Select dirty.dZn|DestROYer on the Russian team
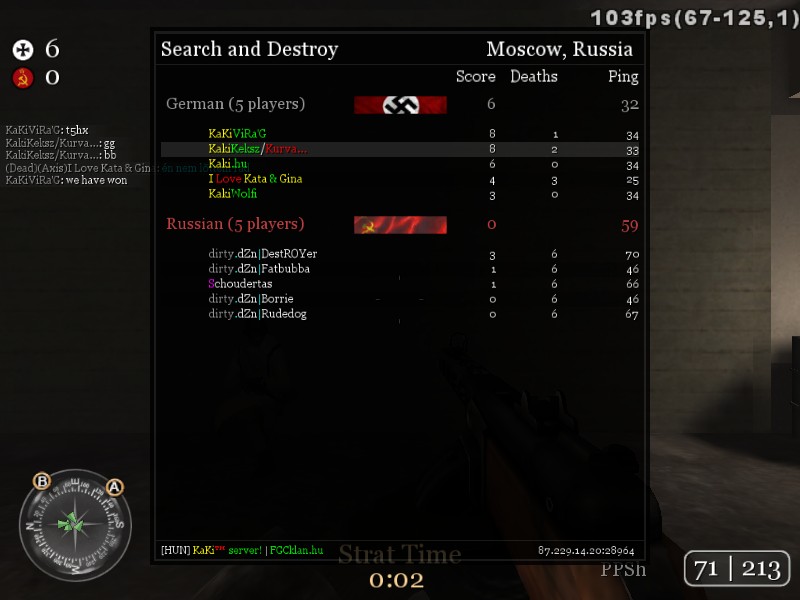The width and height of the screenshot is (800, 600). pyautogui.click(x=262, y=254)
